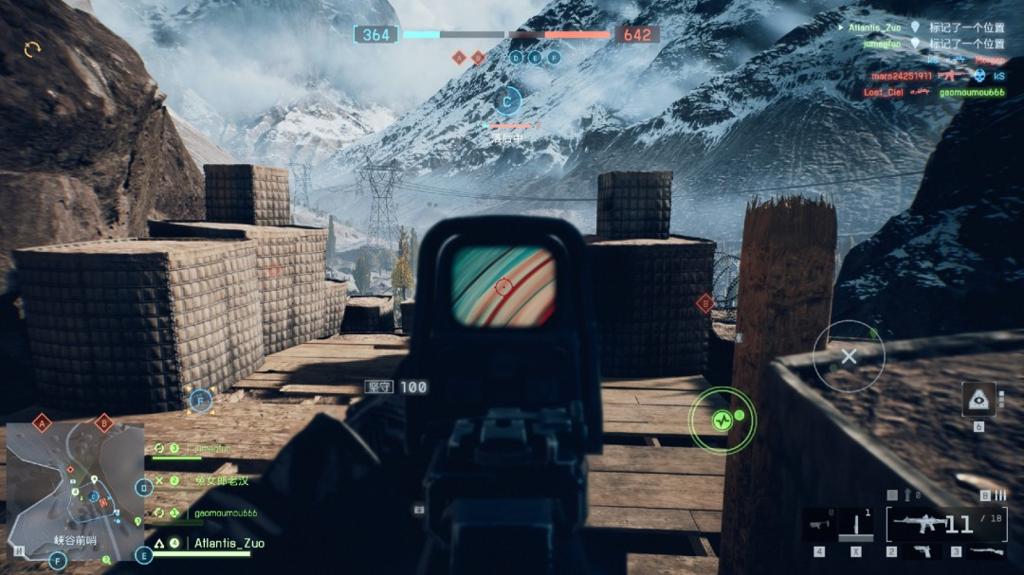Activate the eye specialist ability icon

978,399
